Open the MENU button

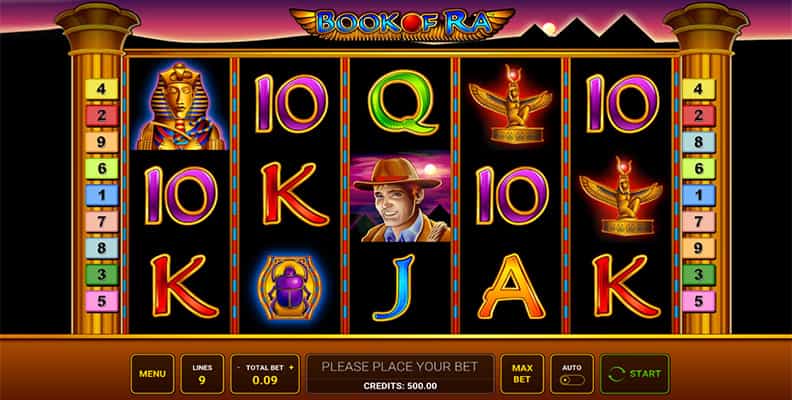tap(152, 374)
